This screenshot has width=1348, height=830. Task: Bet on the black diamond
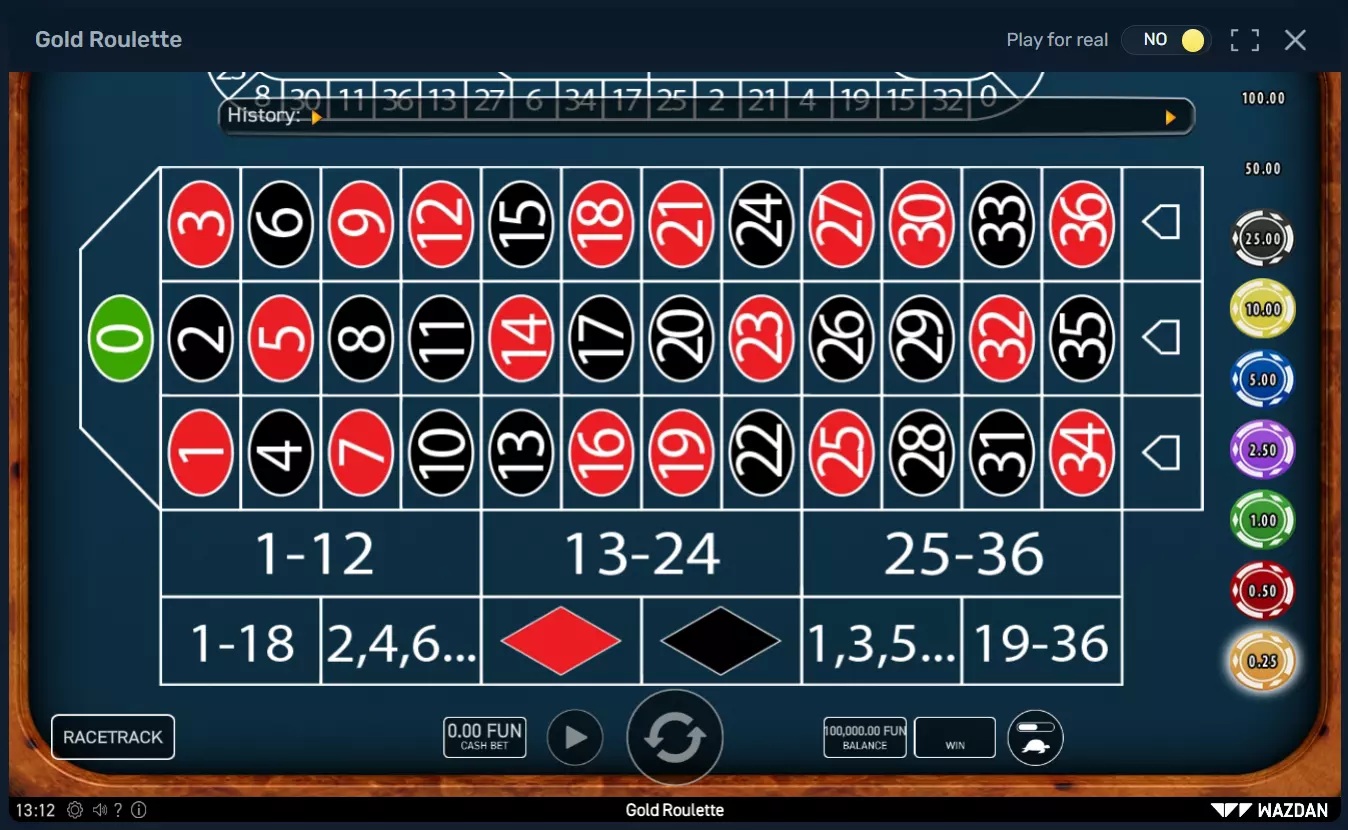click(721, 641)
